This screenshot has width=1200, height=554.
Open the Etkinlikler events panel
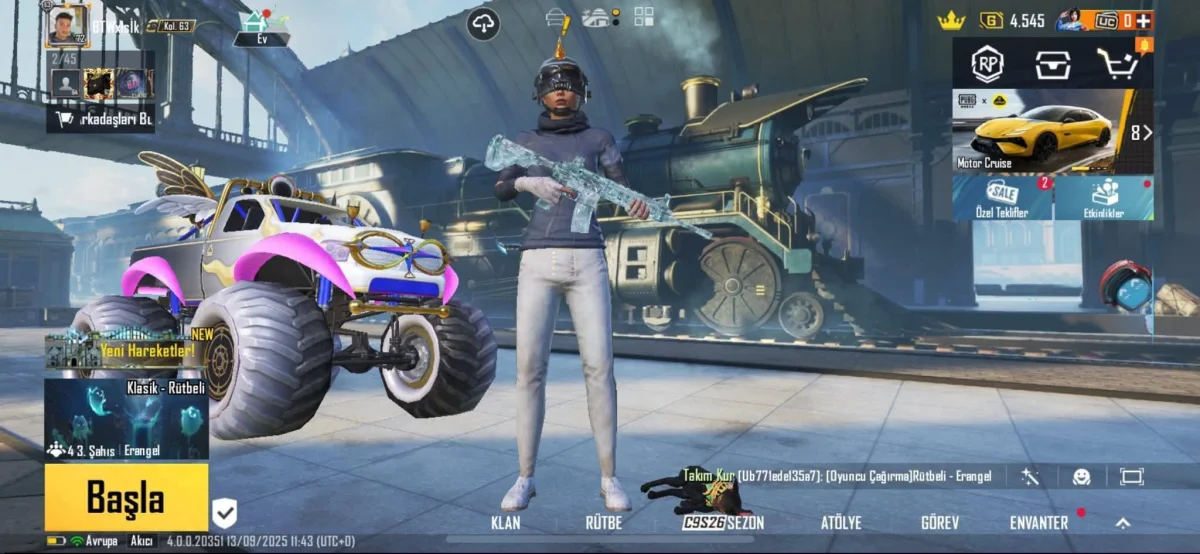[x=1104, y=198]
